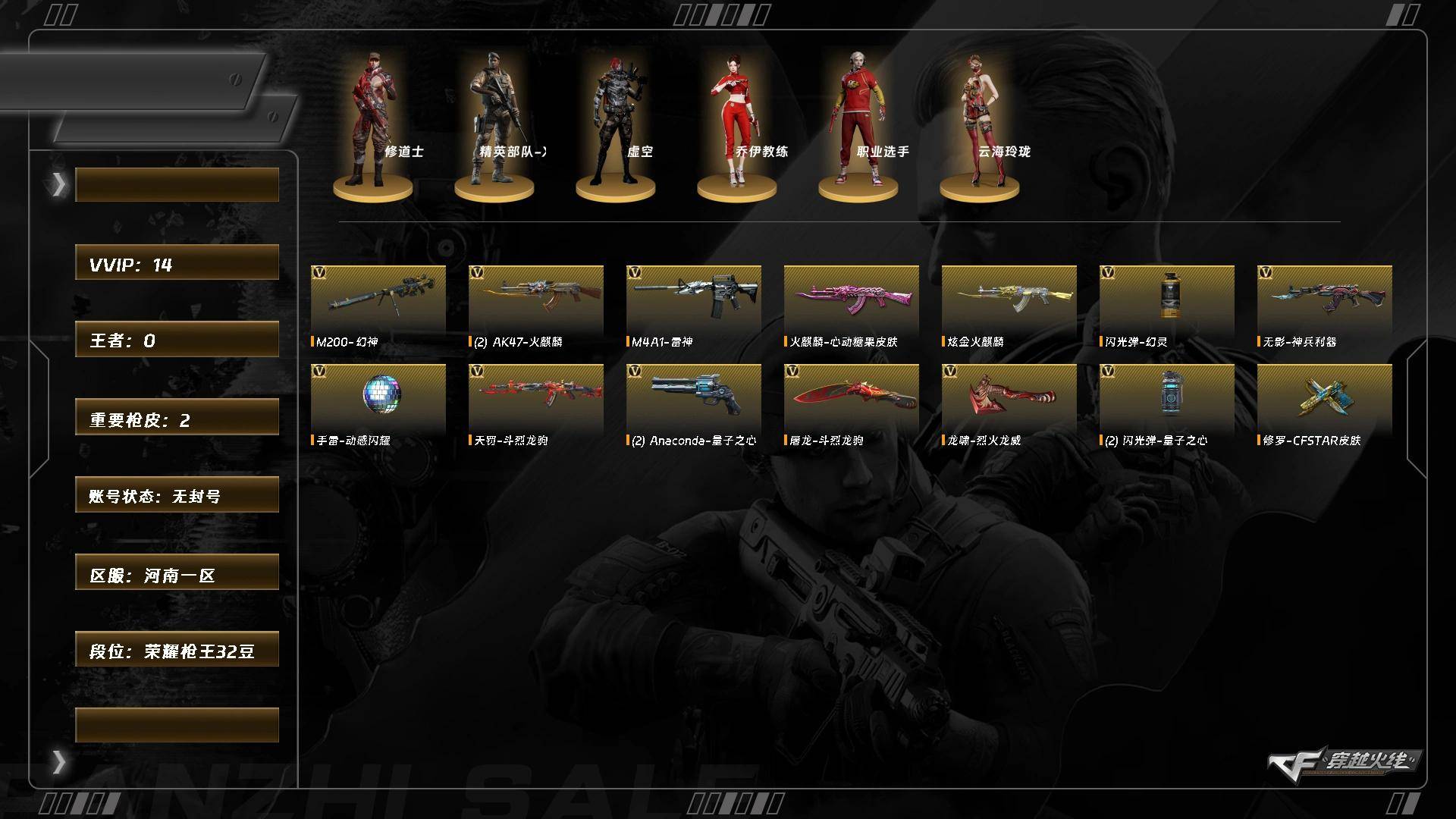1456x819 pixels.
Task: Select the AK47-火麒麟 weapon slot
Action: 536,299
